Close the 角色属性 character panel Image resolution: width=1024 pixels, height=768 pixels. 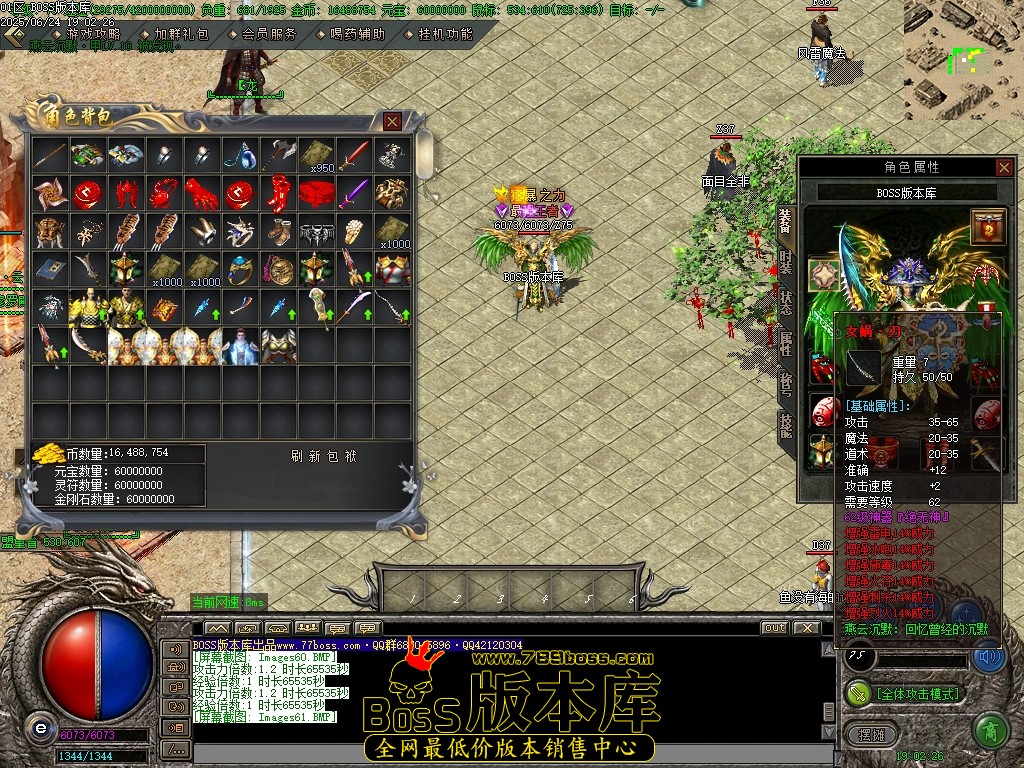[x=1003, y=167]
